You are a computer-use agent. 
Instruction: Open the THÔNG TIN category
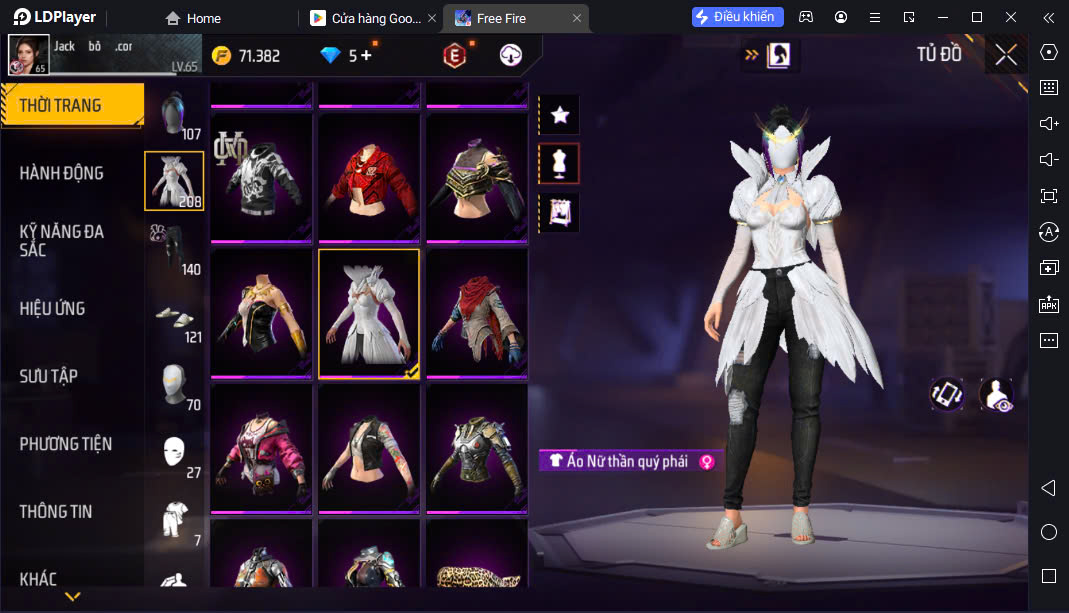[56, 511]
